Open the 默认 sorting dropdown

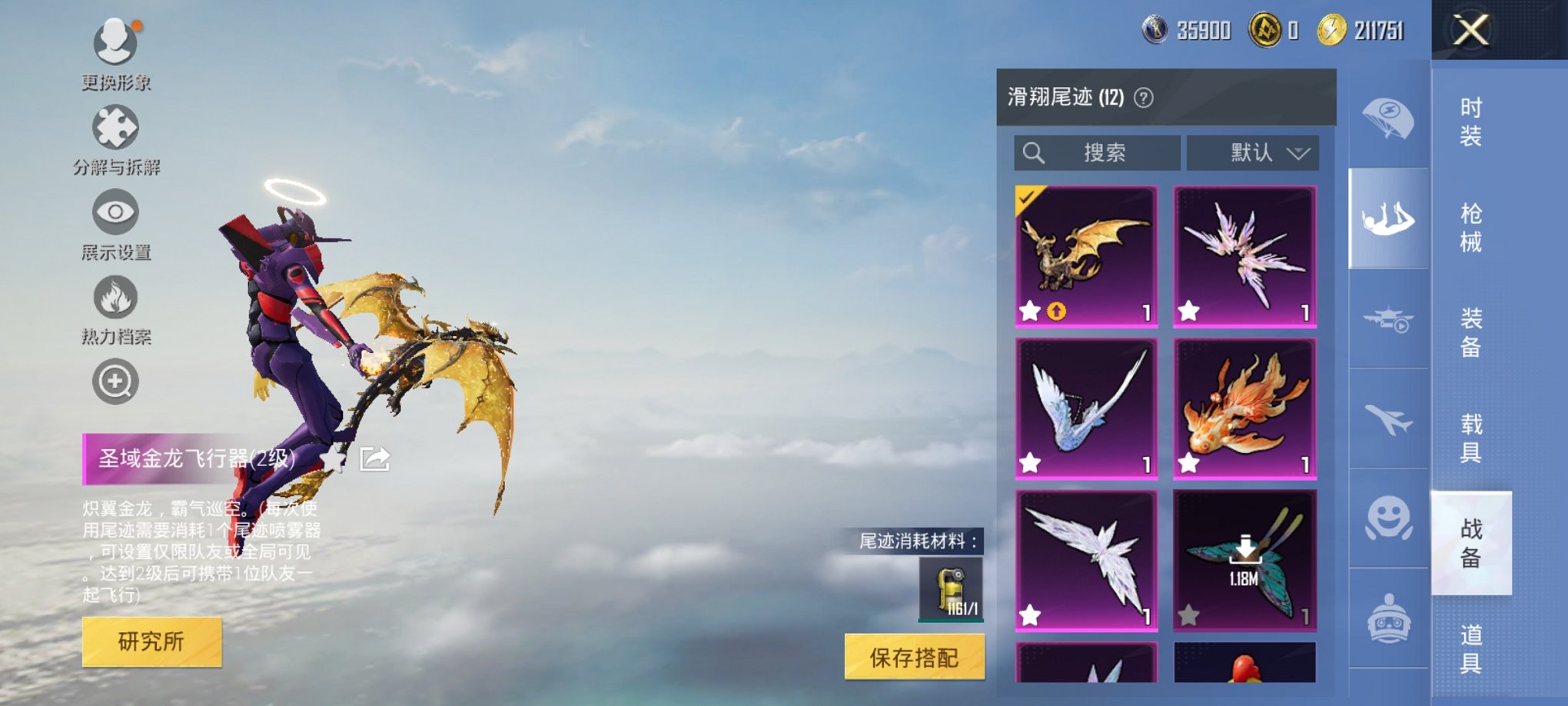point(1252,153)
